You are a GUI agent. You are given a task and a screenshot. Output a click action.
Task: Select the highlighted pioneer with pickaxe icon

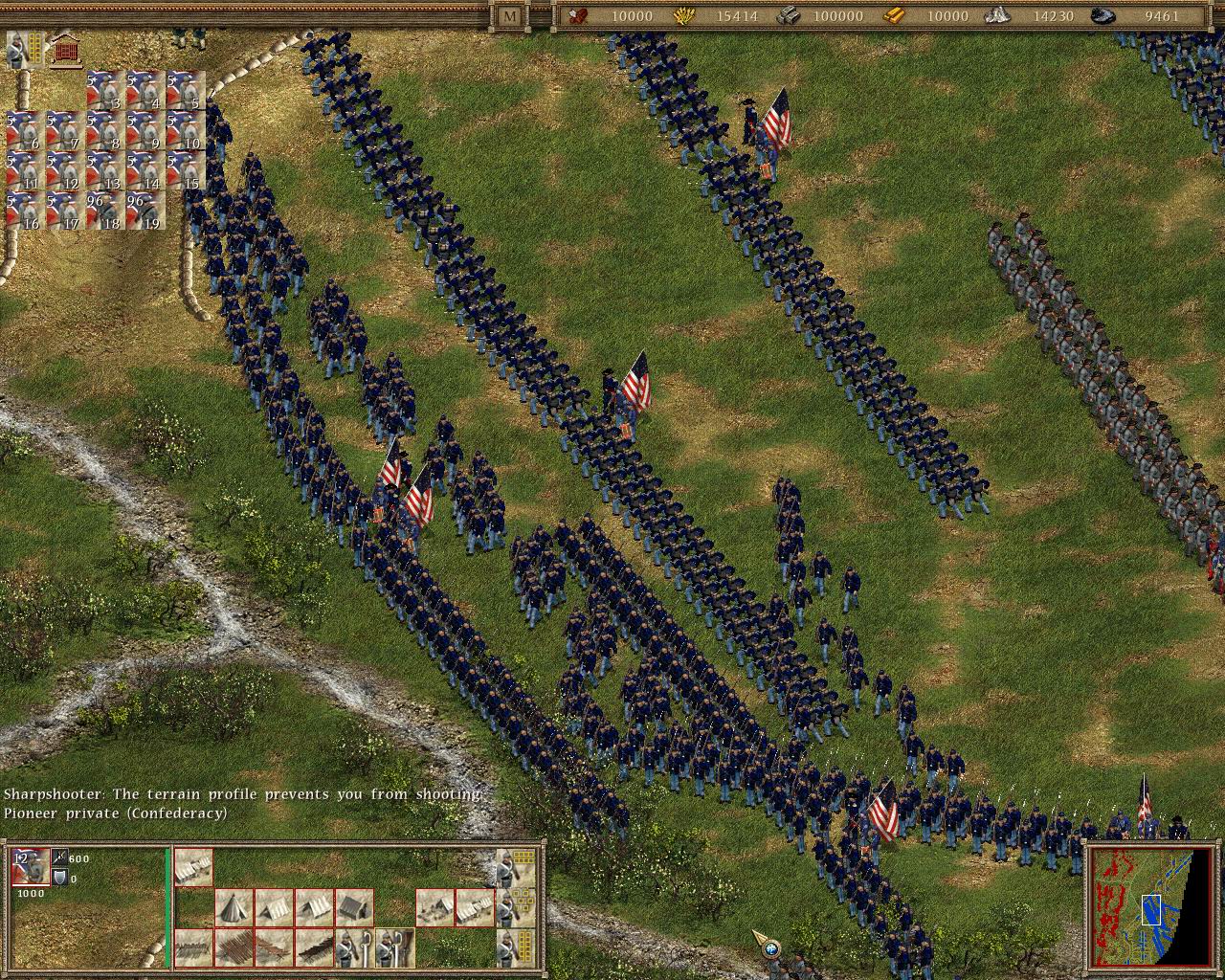(394, 948)
